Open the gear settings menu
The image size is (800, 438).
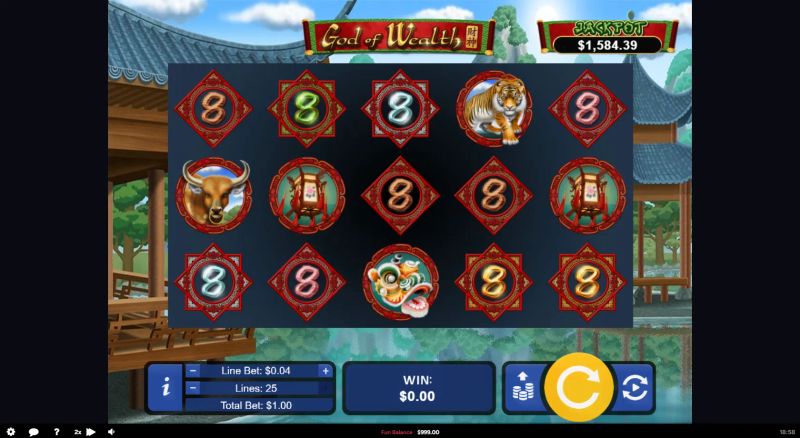tap(11, 432)
